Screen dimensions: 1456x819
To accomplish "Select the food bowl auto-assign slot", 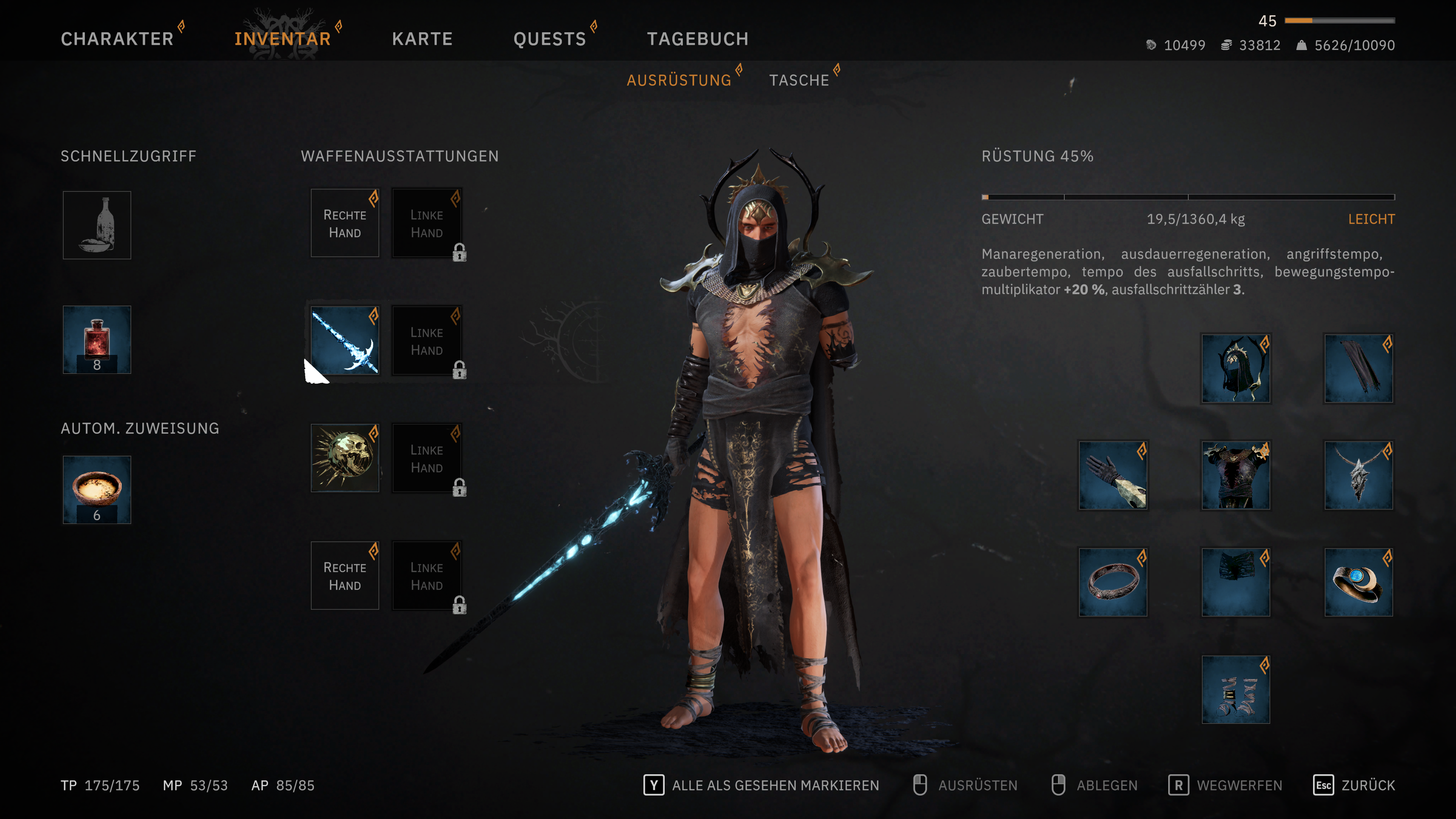I will (97, 490).
